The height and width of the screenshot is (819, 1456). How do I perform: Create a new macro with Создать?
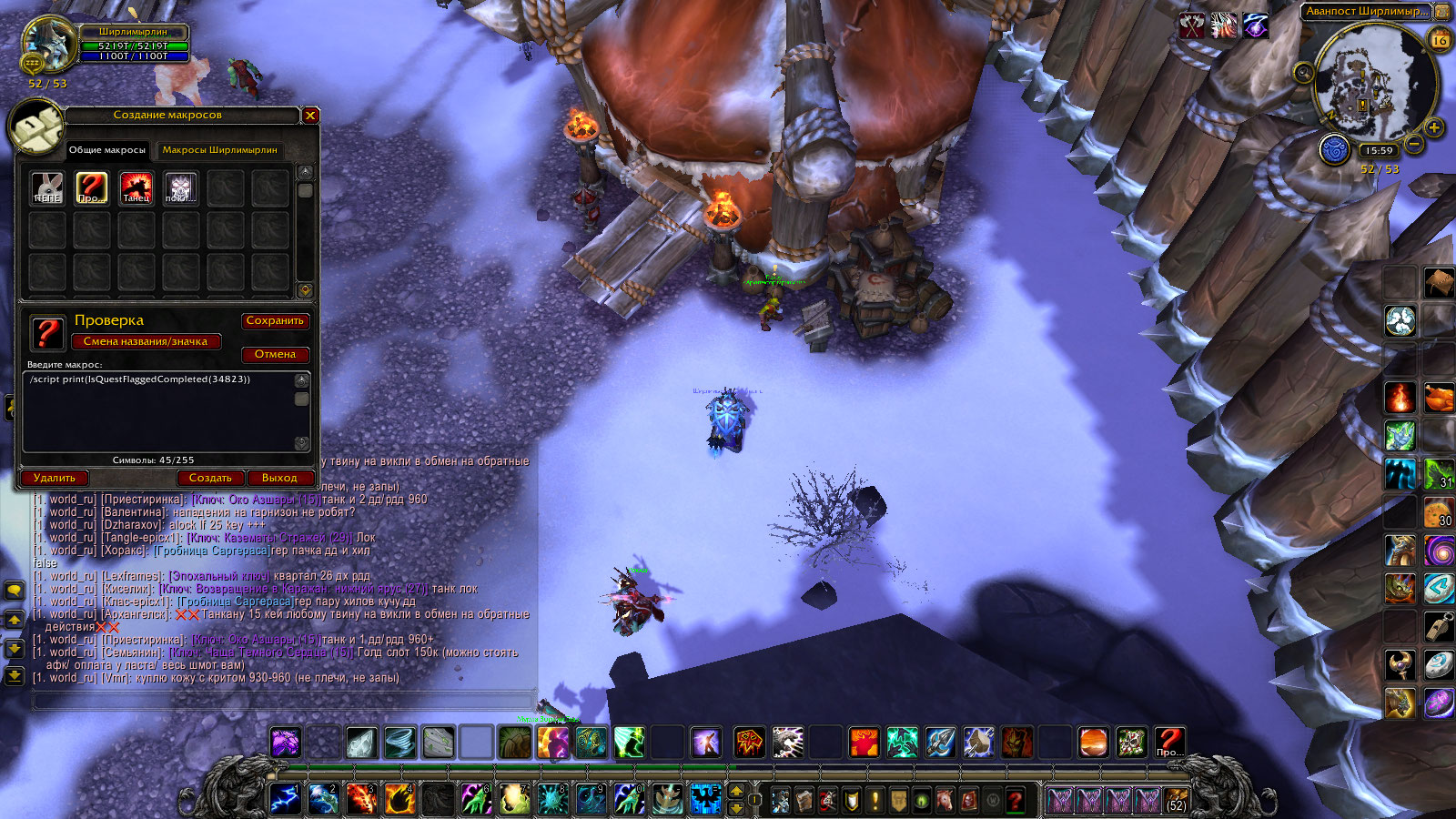[x=210, y=478]
